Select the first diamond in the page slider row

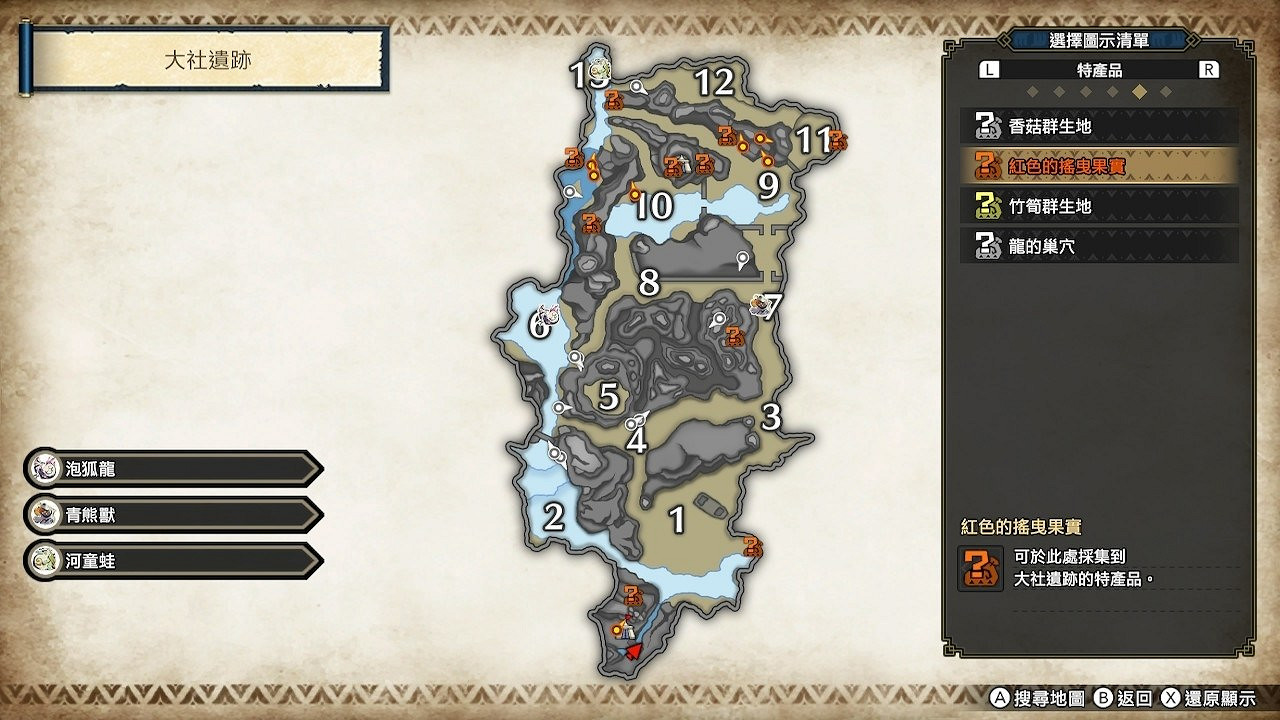pos(1032,92)
